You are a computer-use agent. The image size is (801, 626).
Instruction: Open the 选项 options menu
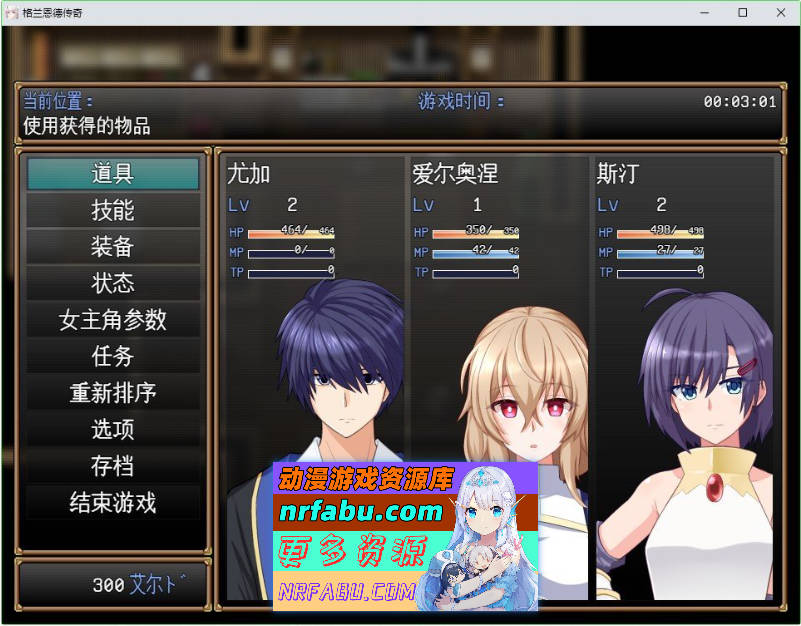coord(113,429)
